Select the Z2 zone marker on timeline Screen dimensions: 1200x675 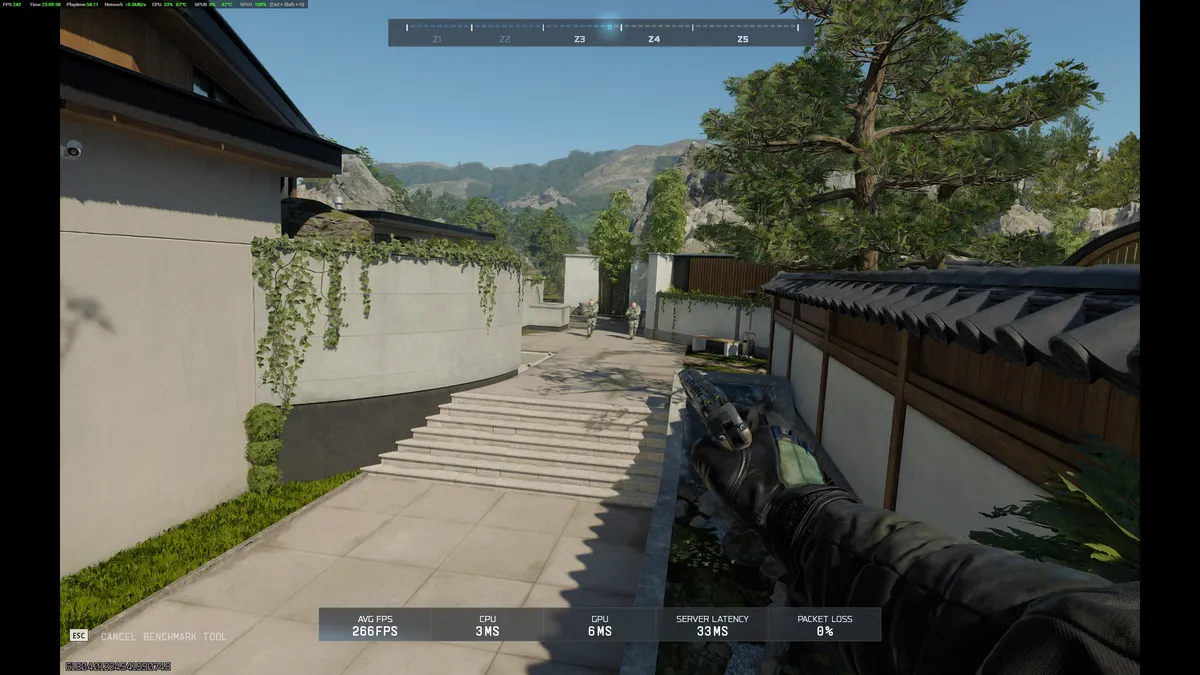[505, 39]
